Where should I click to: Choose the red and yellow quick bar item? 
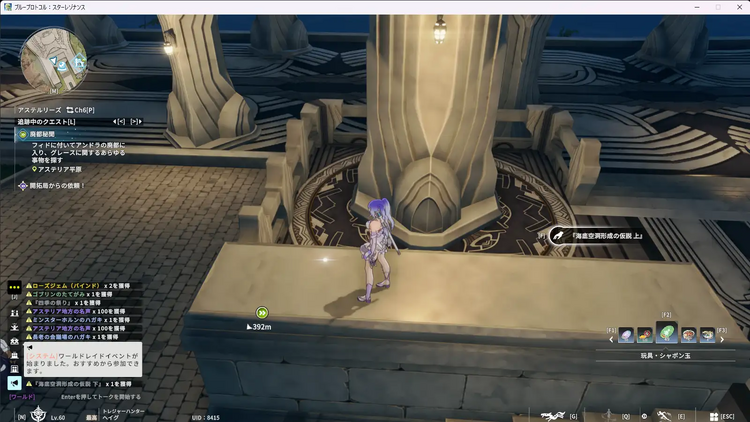coord(645,334)
